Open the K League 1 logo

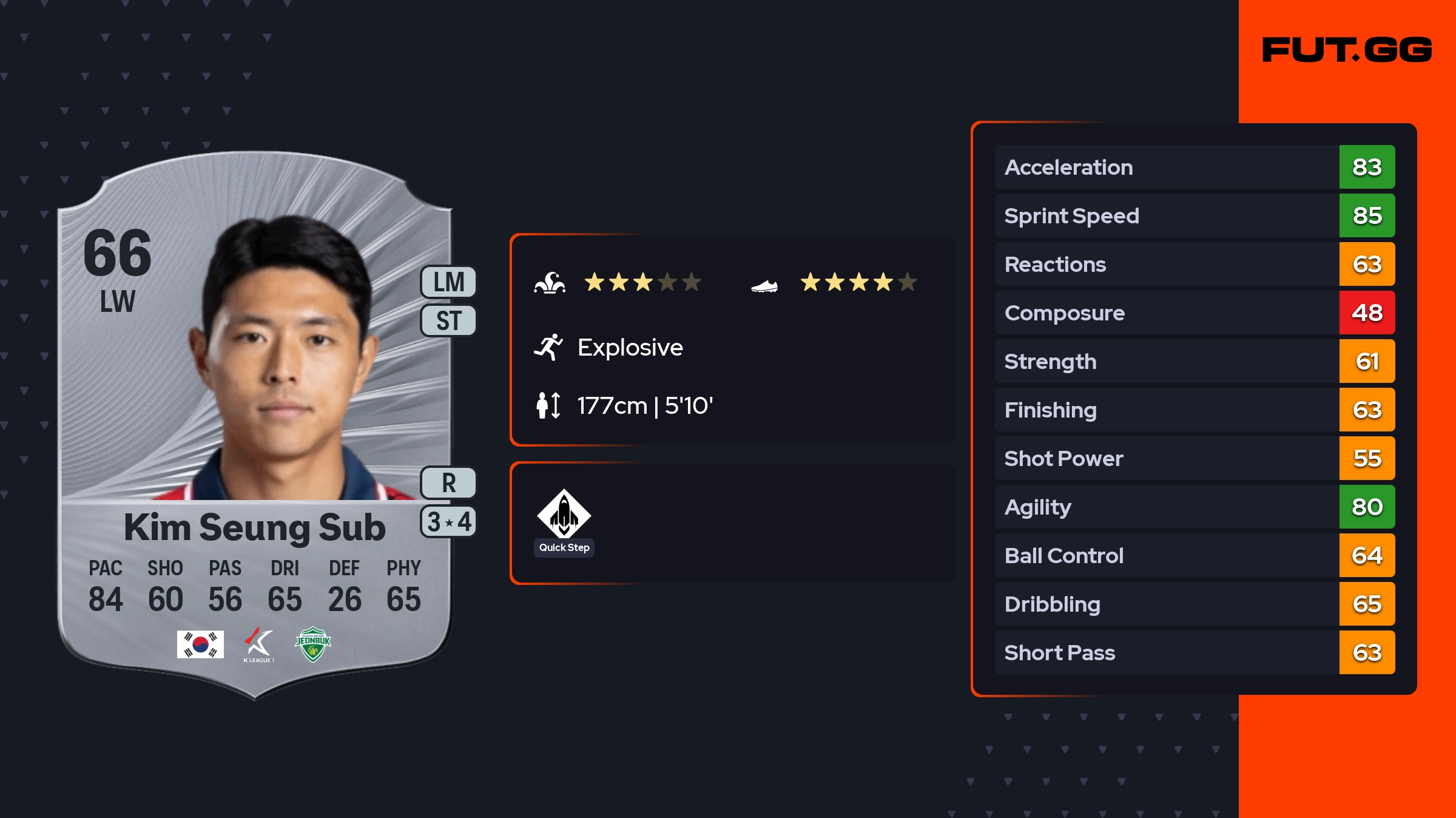(x=259, y=644)
